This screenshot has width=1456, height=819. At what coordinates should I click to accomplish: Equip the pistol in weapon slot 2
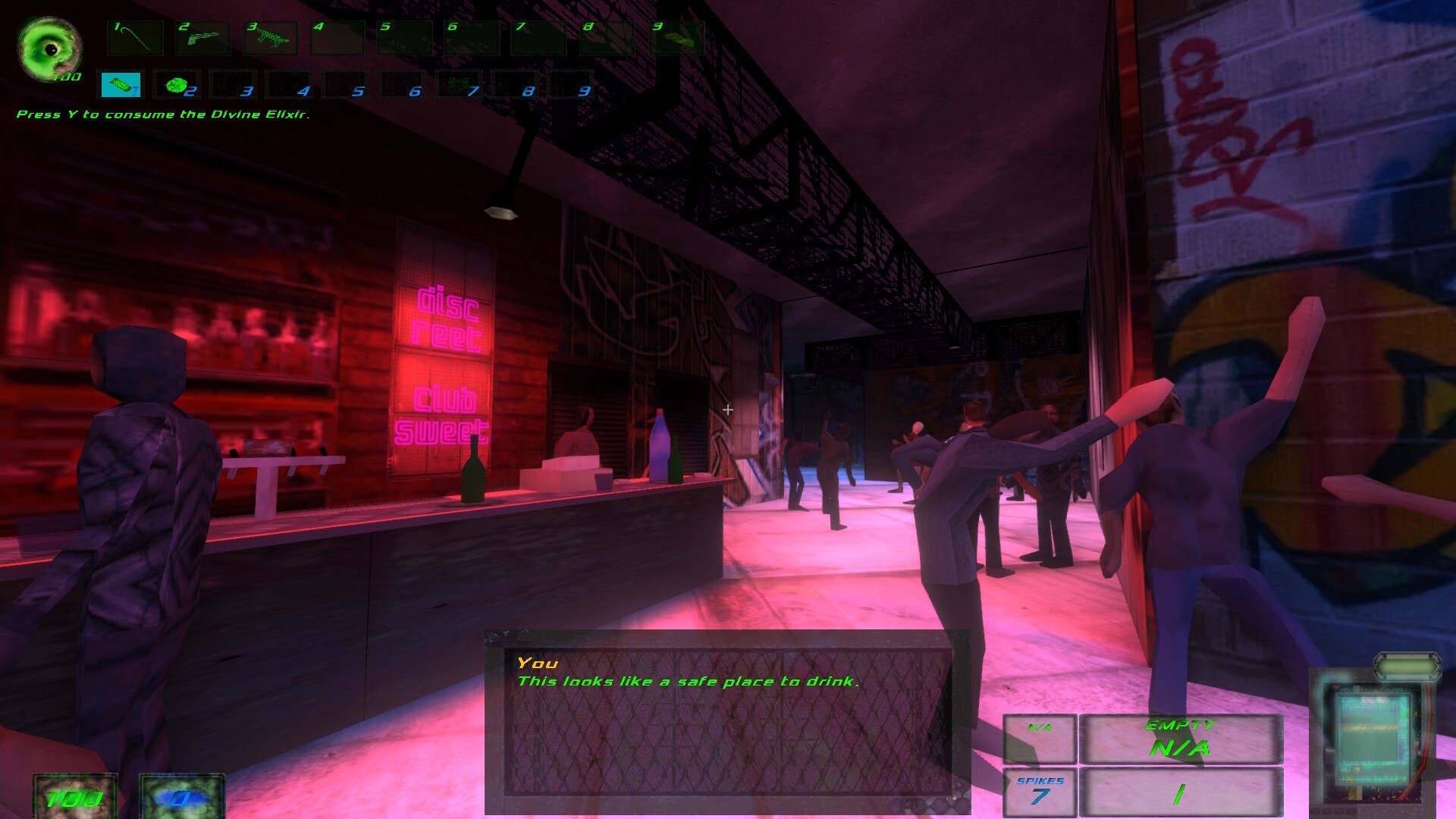click(202, 38)
